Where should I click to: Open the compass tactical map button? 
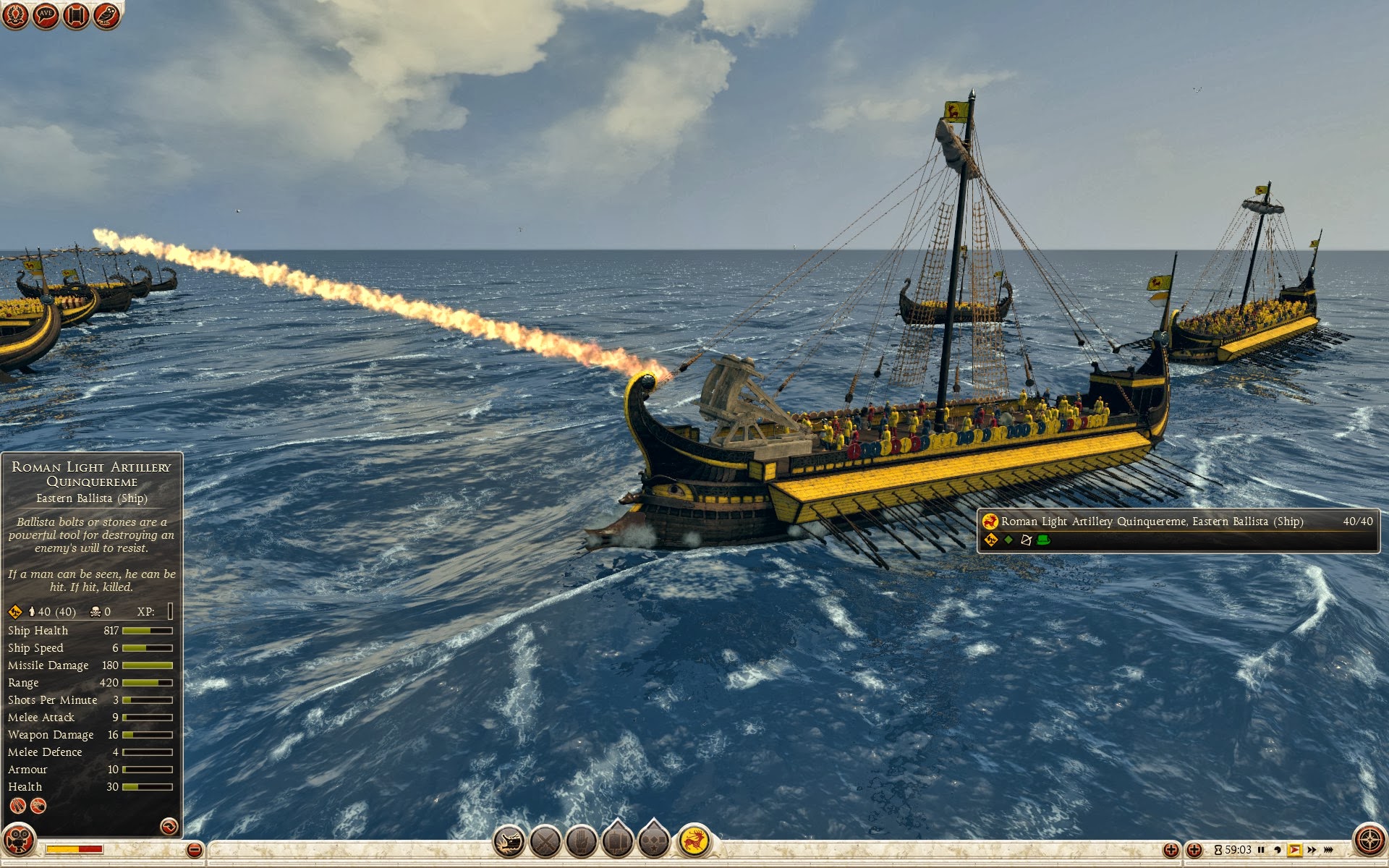coord(1369,841)
